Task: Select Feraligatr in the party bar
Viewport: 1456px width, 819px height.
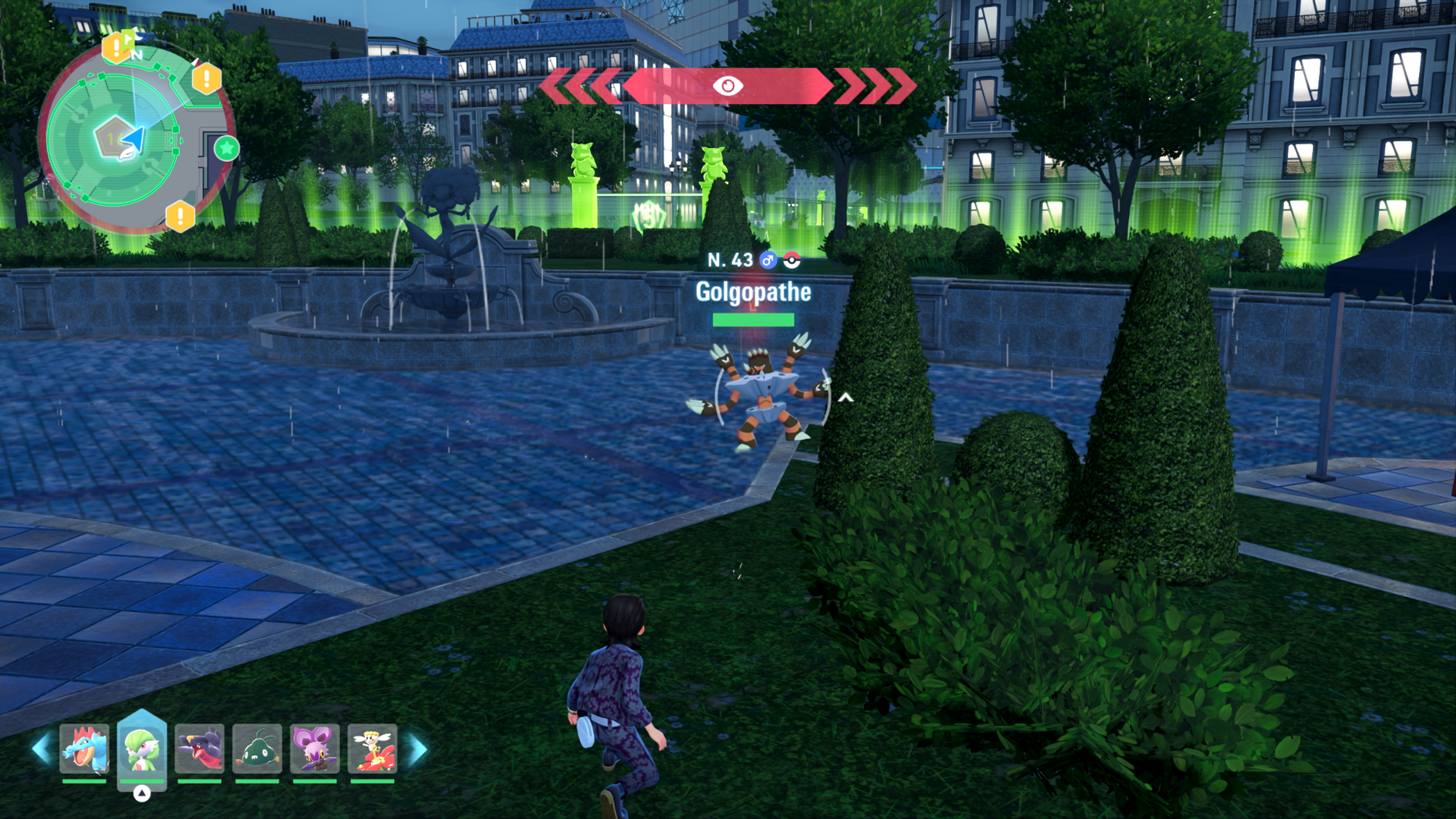Action: (84, 748)
